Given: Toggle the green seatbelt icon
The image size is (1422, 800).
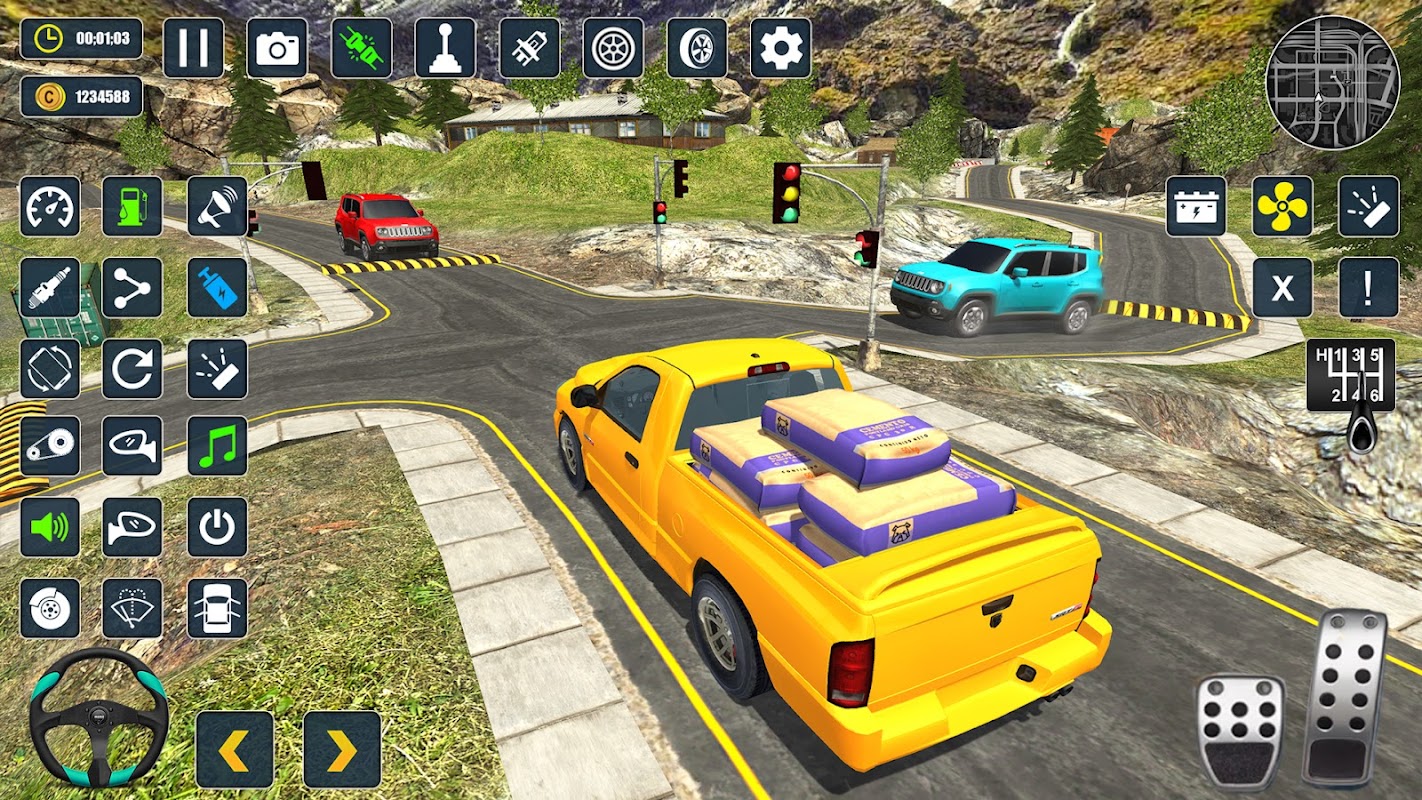Looking at the screenshot, I should click(361, 48).
